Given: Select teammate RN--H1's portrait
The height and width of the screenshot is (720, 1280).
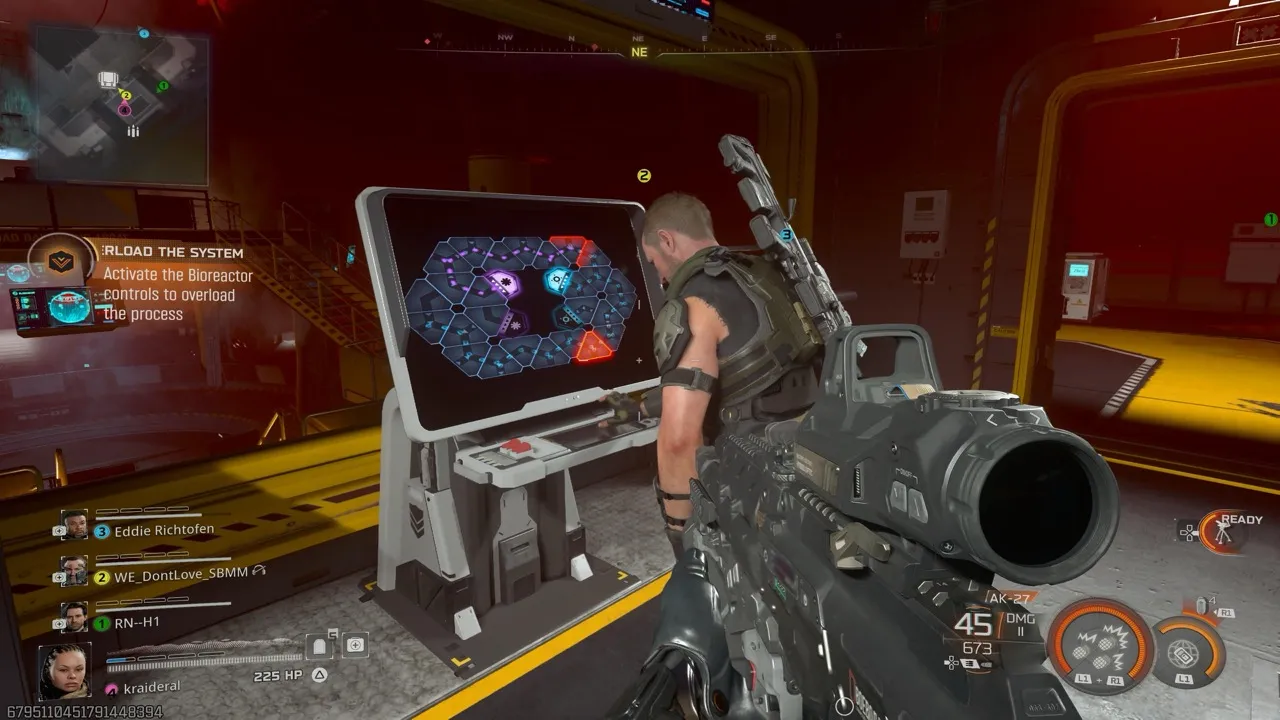Looking at the screenshot, I should pyautogui.click(x=75, y=617).
